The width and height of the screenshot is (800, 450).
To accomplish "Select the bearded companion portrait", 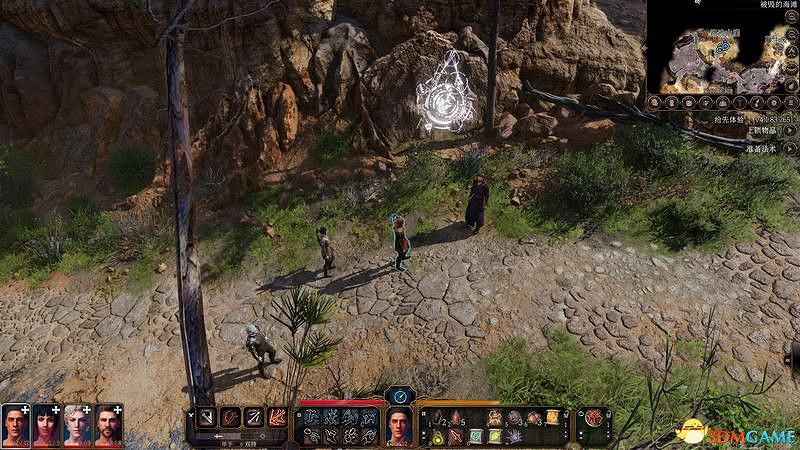I will (108, 426).
